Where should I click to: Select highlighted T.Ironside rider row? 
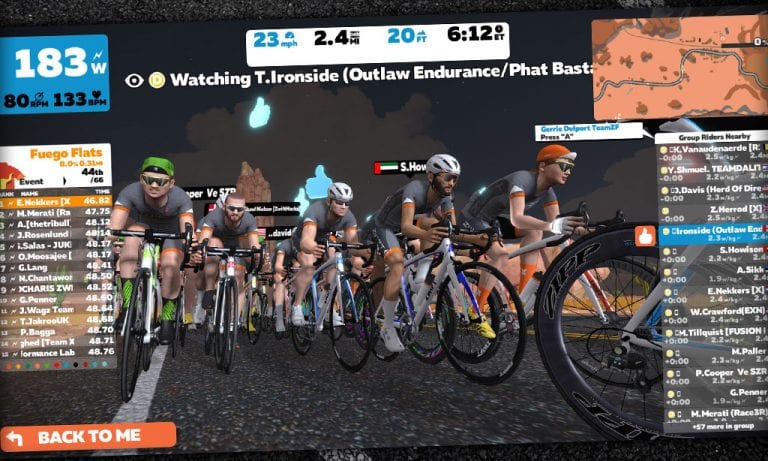point(715,229)
